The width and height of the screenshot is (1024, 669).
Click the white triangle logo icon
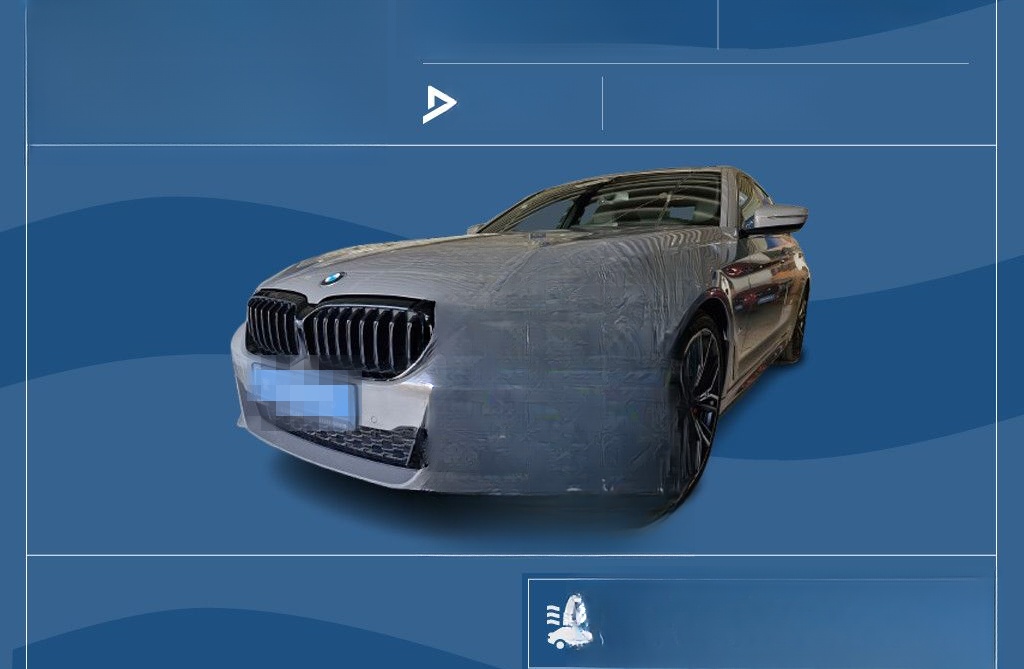pos(439,104)
